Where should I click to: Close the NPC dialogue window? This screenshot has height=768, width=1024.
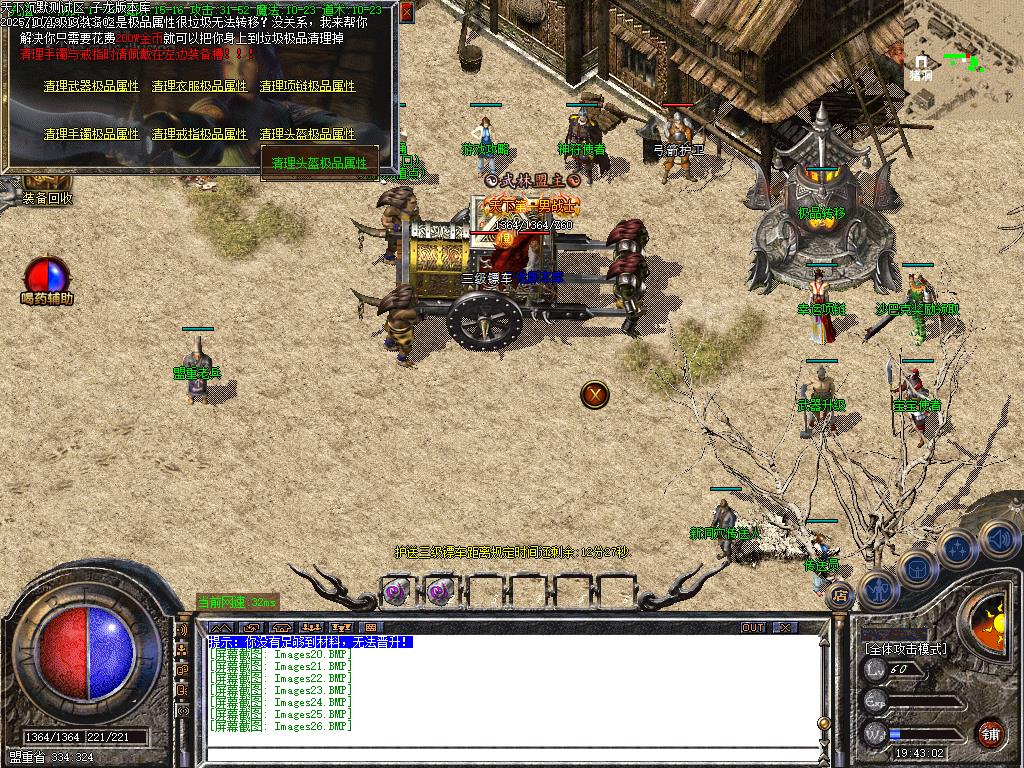(x=406, y=14)
